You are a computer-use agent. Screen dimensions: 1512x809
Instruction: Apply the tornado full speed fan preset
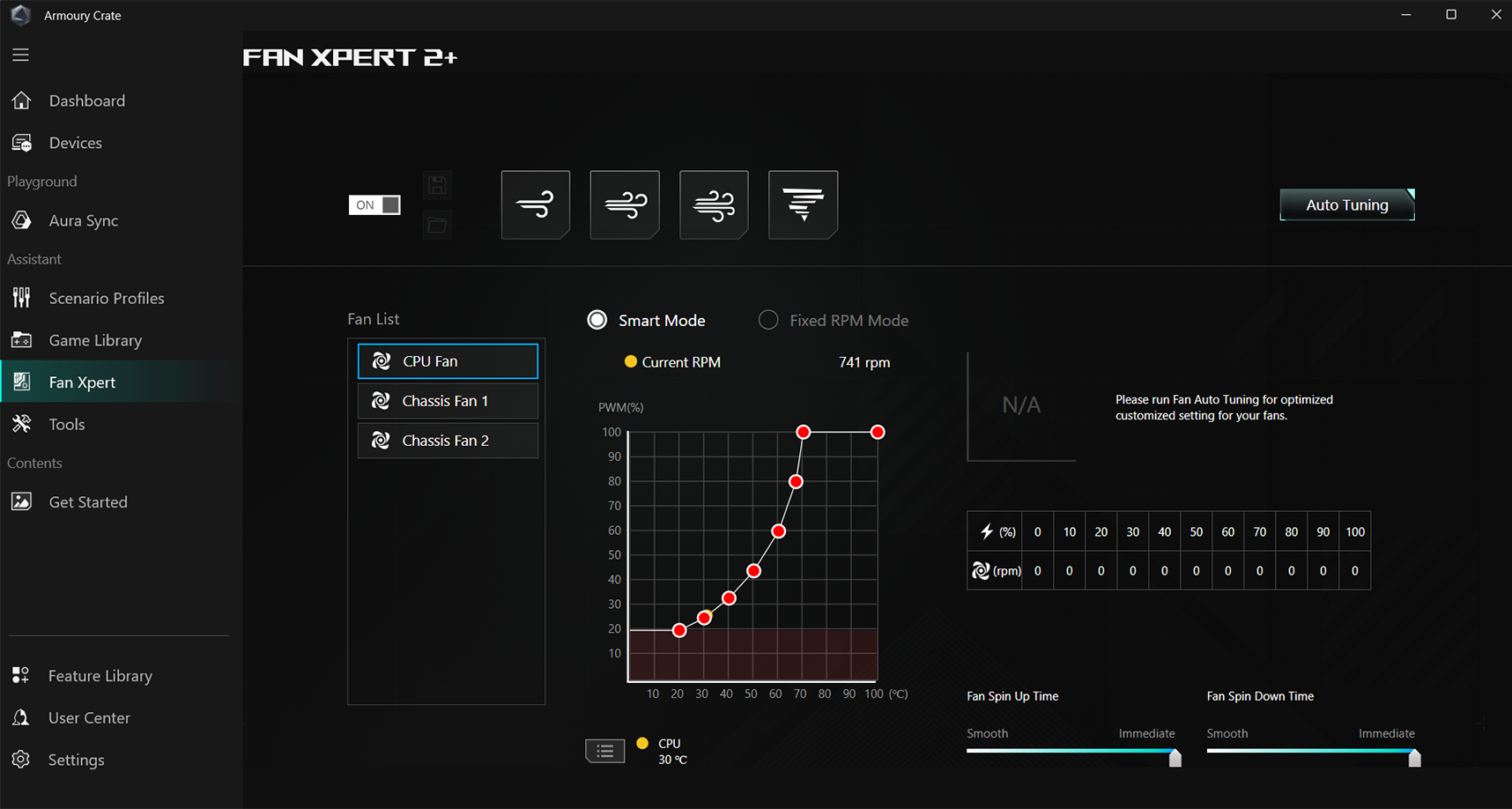click(x=803, y=204)
